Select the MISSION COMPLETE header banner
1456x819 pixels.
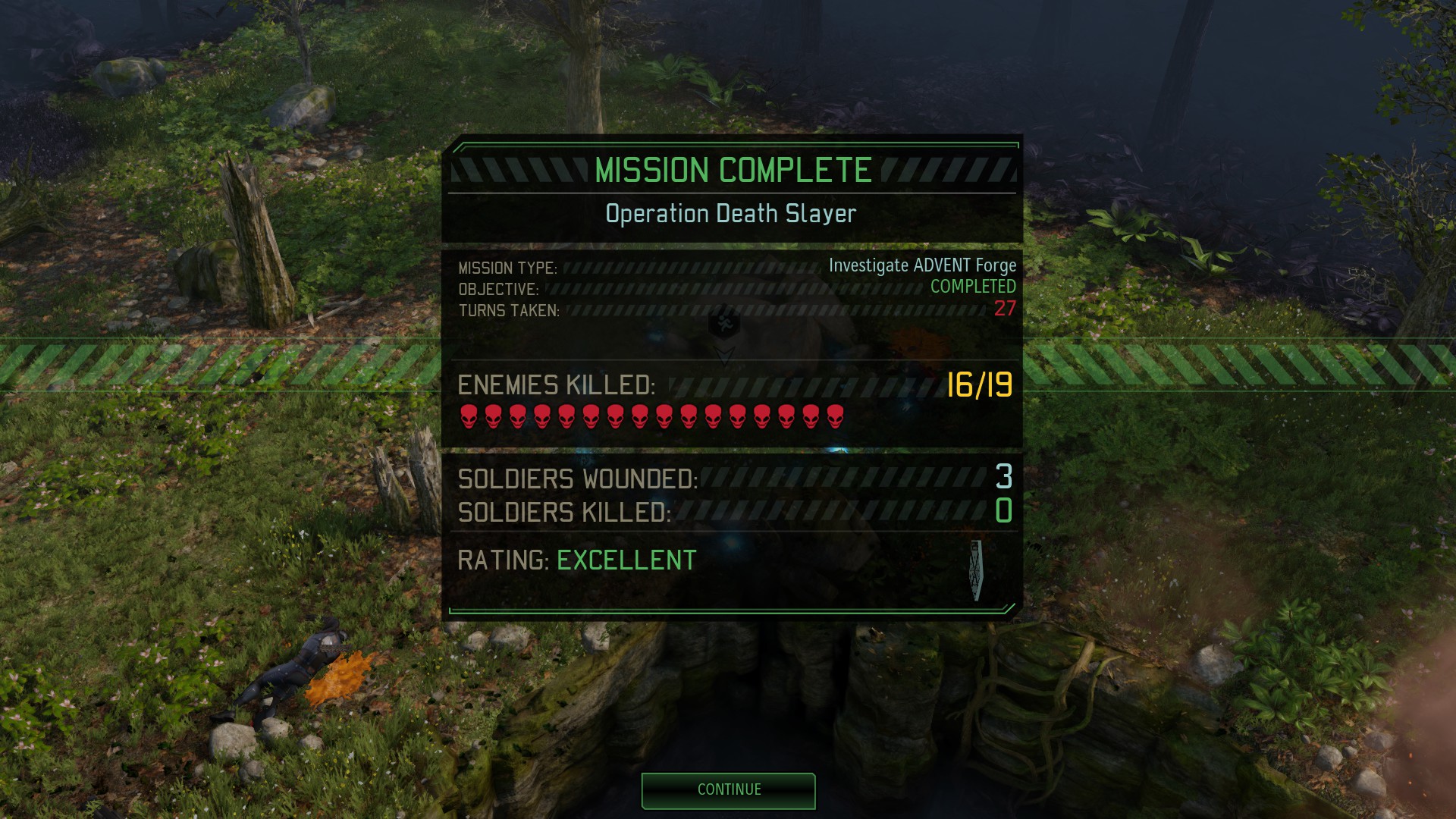730,168
